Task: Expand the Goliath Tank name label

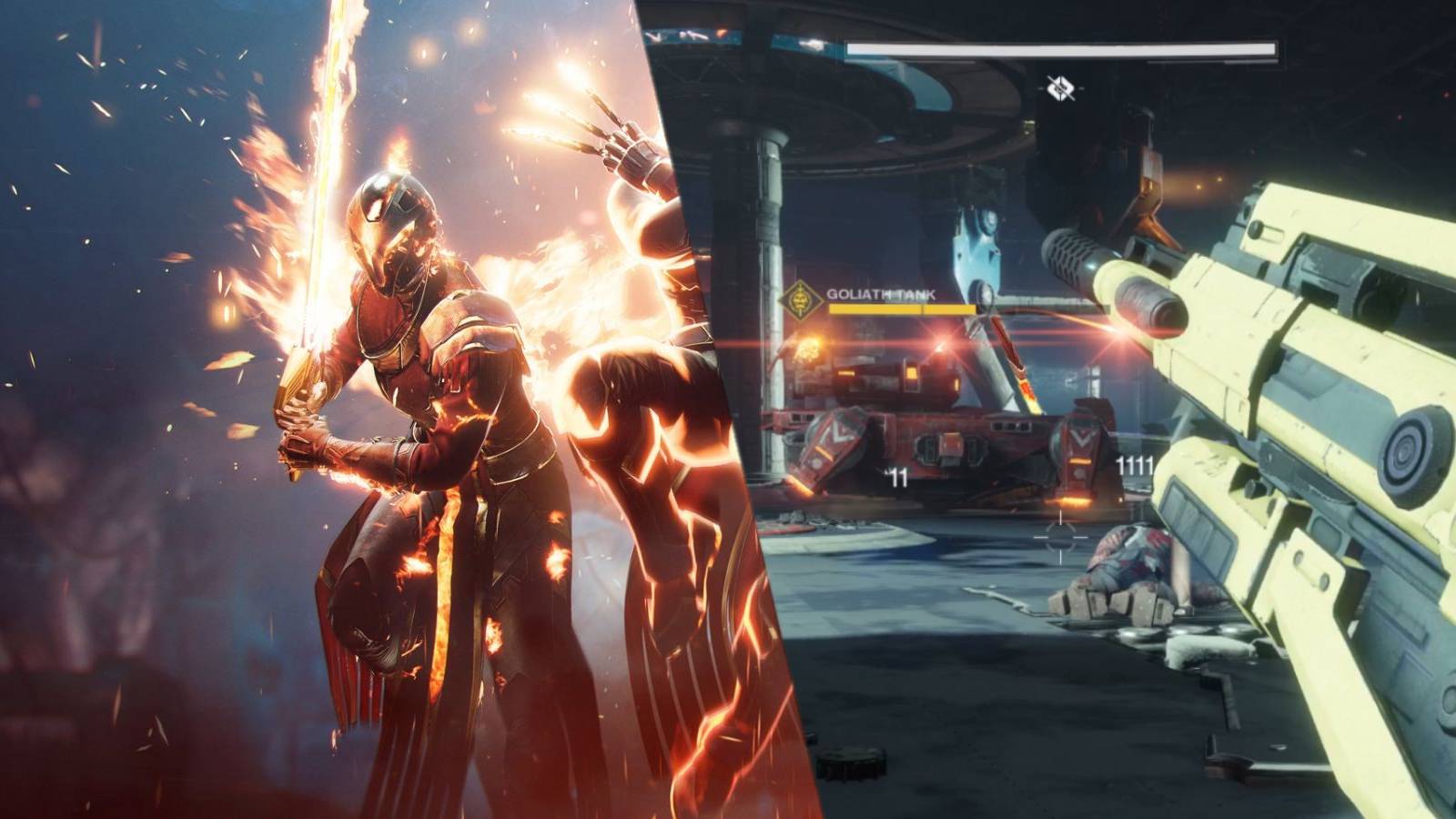Action: pos(881,294)
